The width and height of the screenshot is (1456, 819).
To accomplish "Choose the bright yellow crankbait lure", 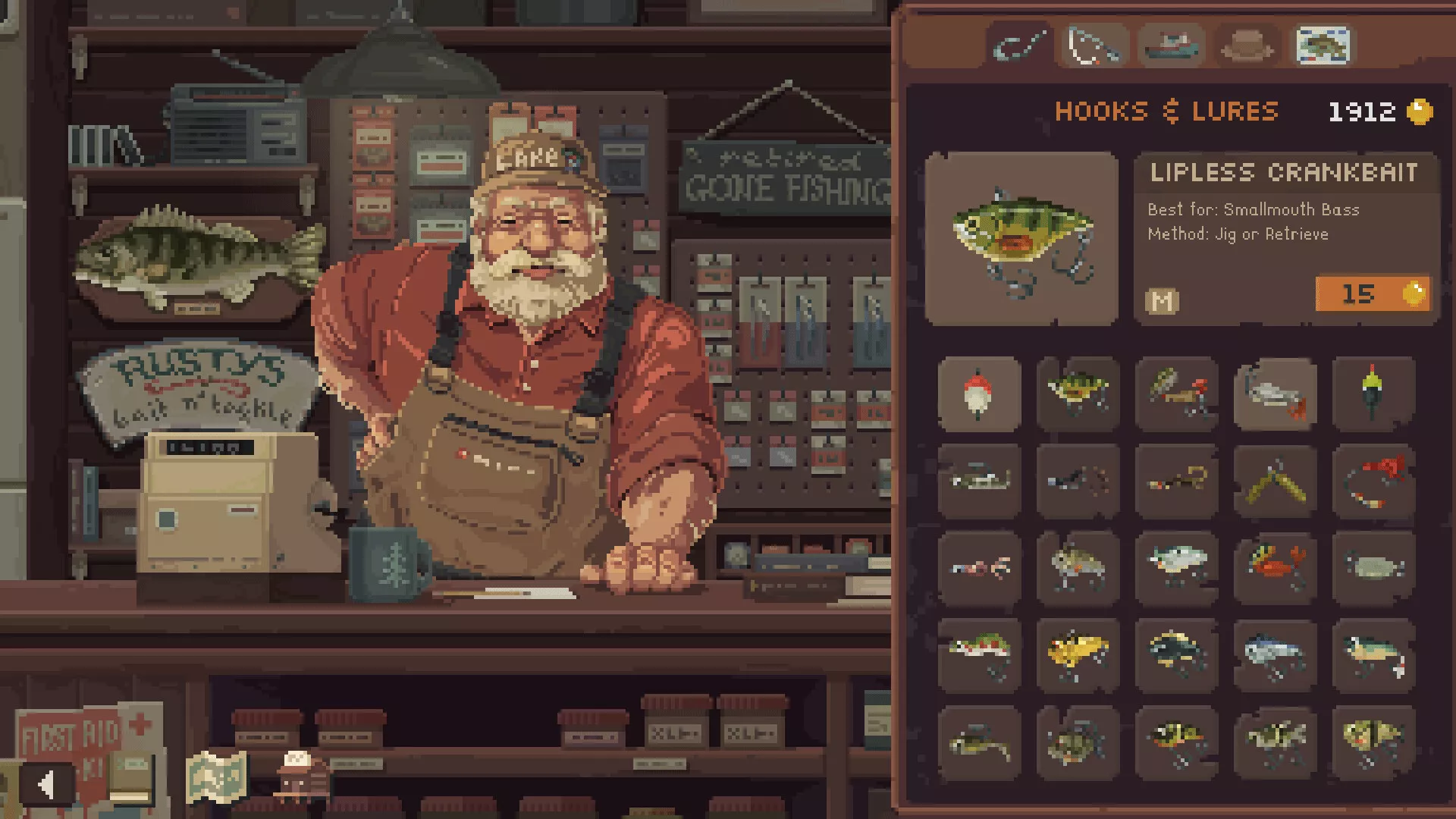I will 1078,654.
